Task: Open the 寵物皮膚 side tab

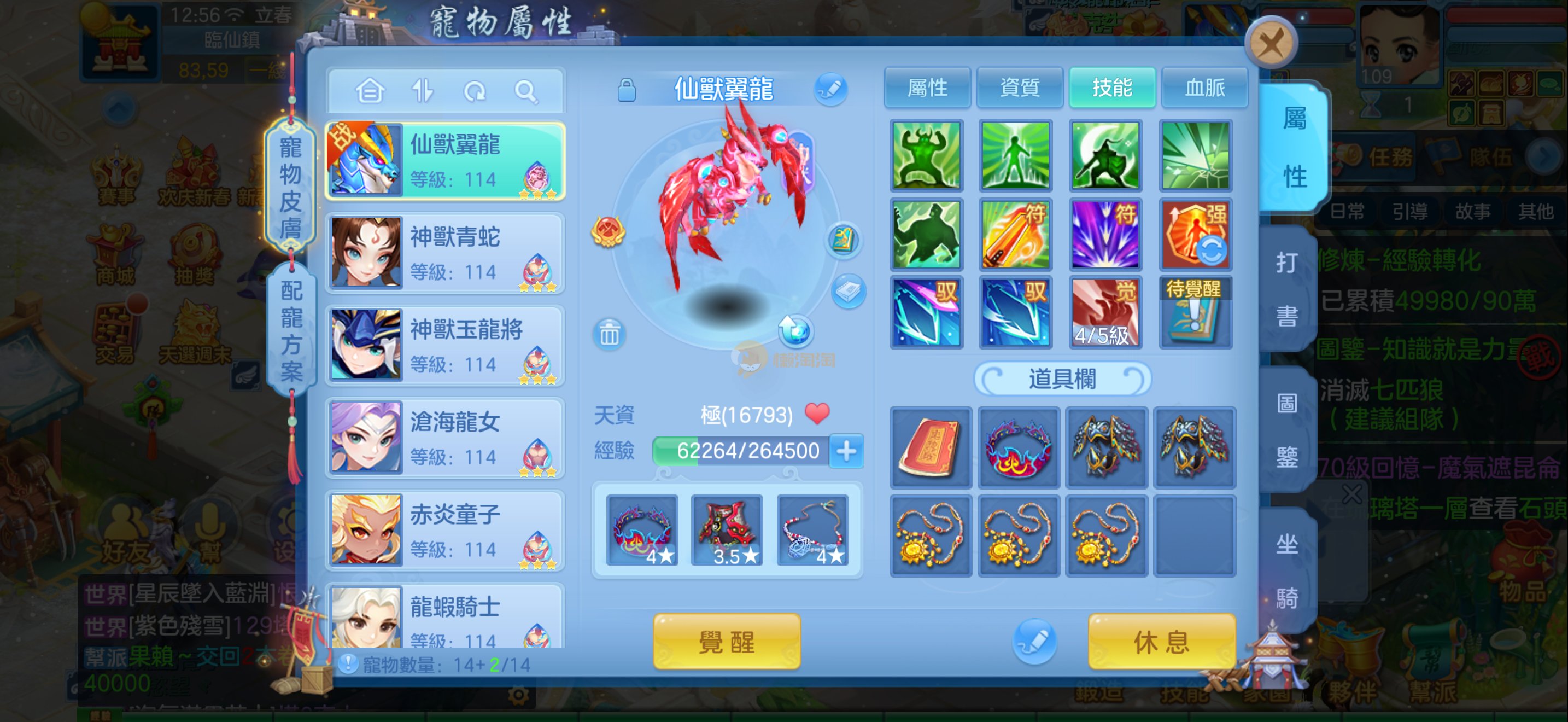Action: pos(290,187)
